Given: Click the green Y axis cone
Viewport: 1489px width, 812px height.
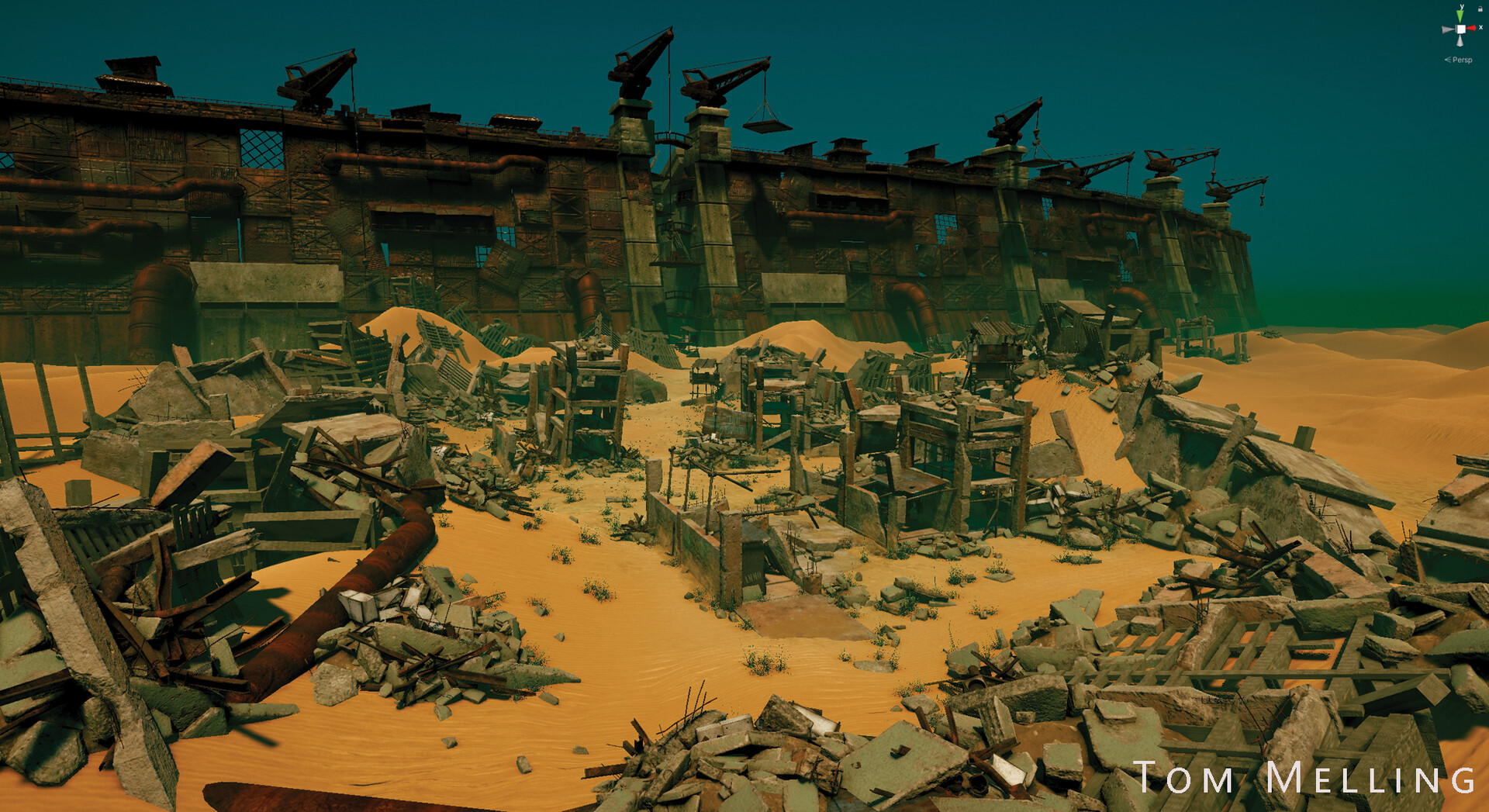Looking at the screenshot, I should (1461, 16).
